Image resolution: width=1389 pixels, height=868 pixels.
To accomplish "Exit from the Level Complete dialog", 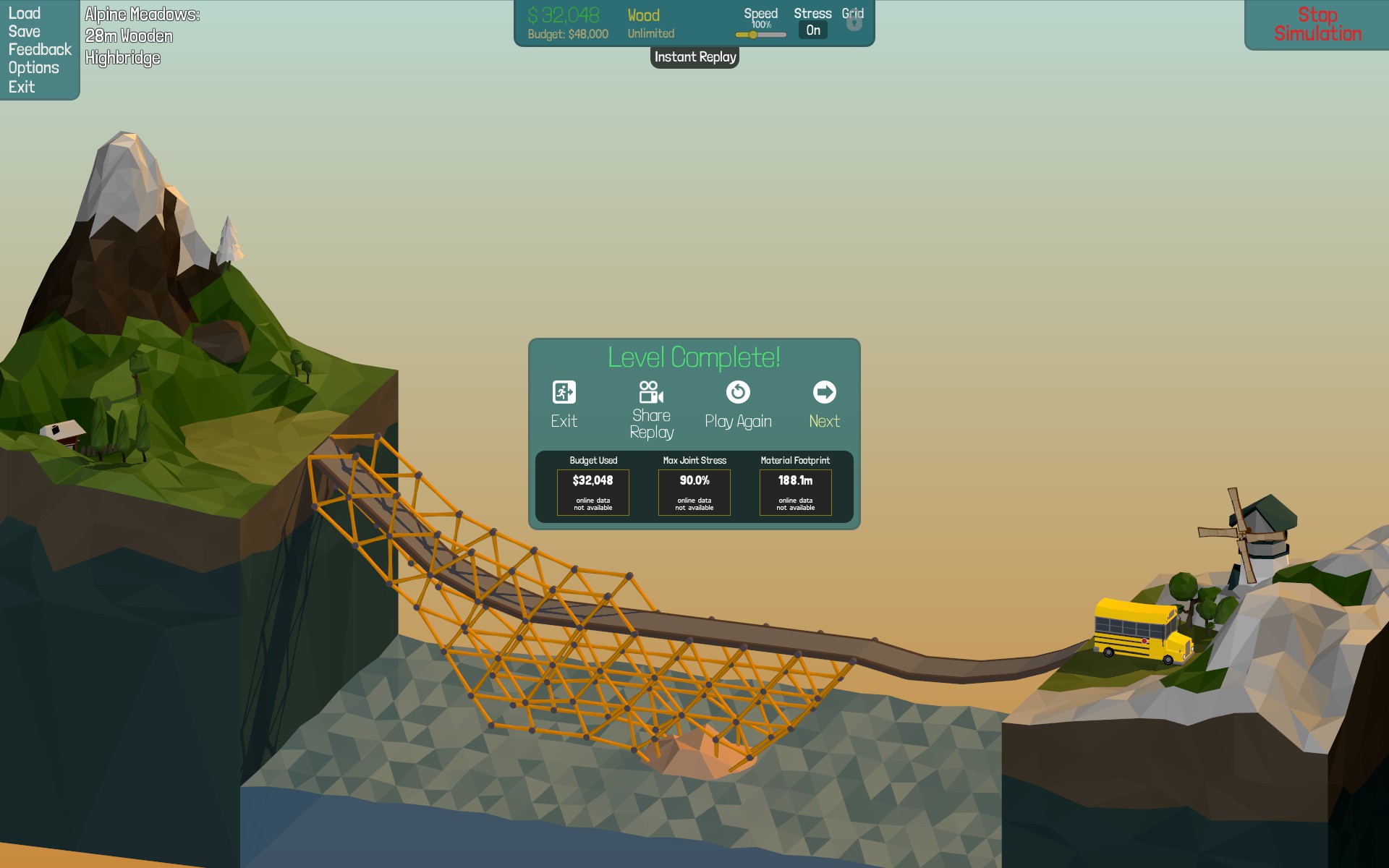I will 564,404.
